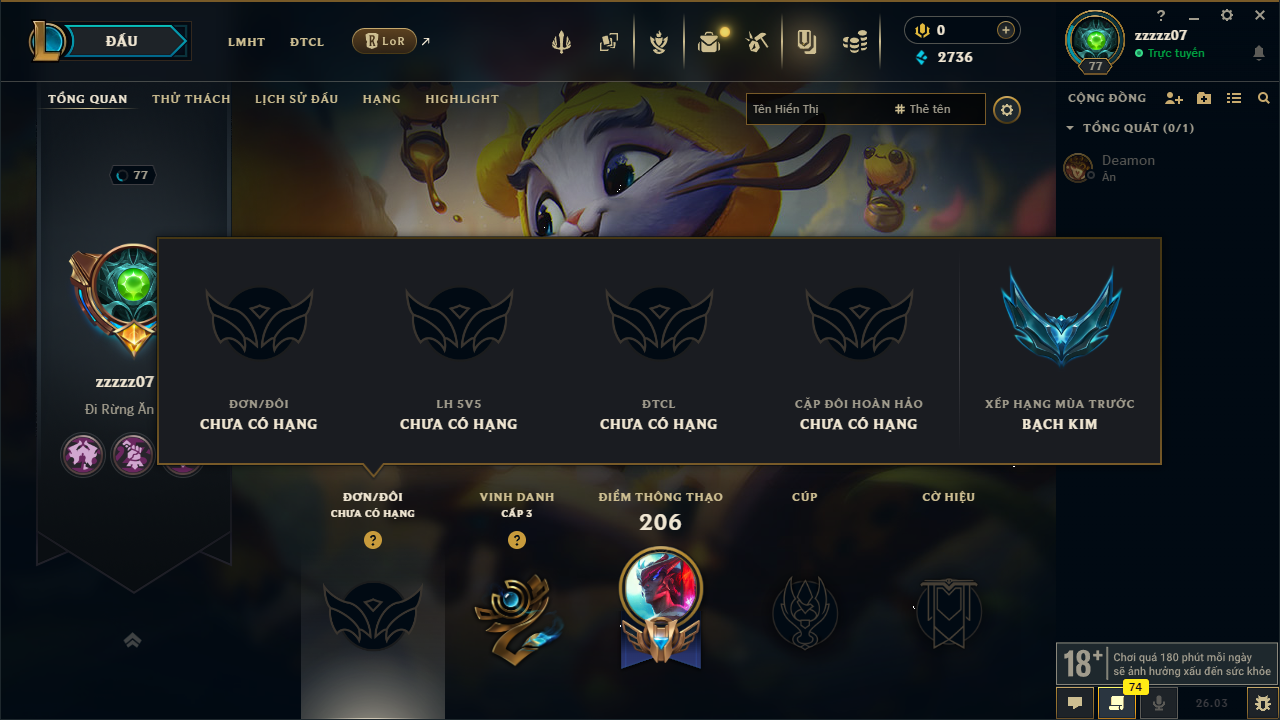Add RP with the plus button
This screenshot has height=720, width=1280.
(x=1006, y=30)
